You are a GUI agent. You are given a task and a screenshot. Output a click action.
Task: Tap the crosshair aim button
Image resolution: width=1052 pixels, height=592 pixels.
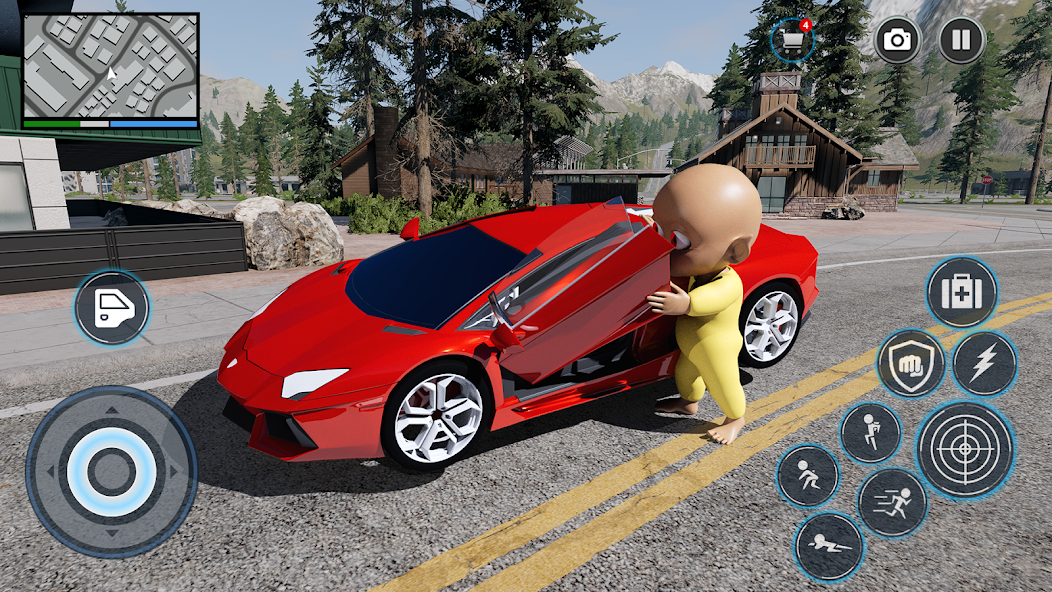(x=965, y=450)
